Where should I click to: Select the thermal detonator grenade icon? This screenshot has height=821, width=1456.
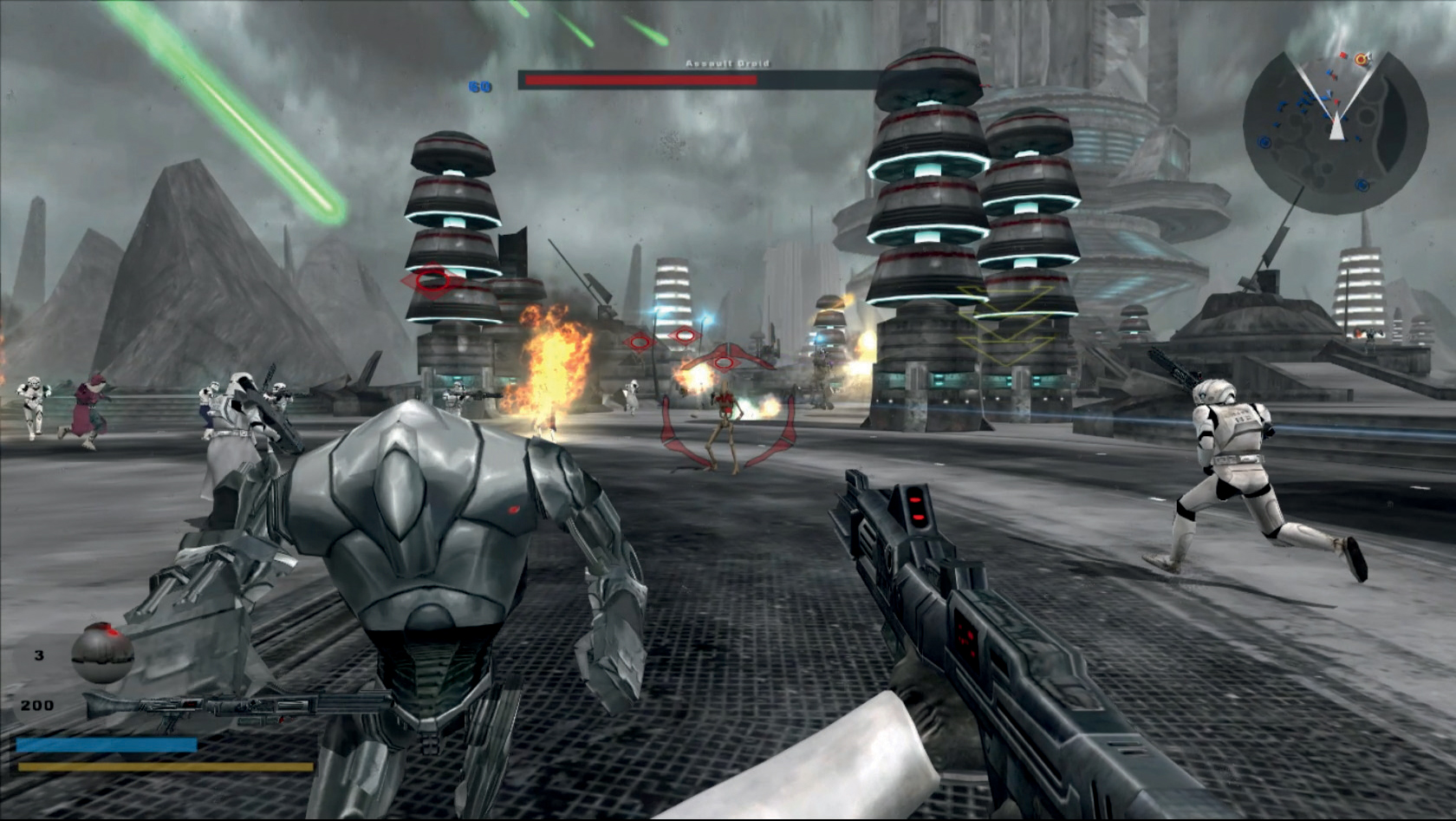click(x=102, y=653)
